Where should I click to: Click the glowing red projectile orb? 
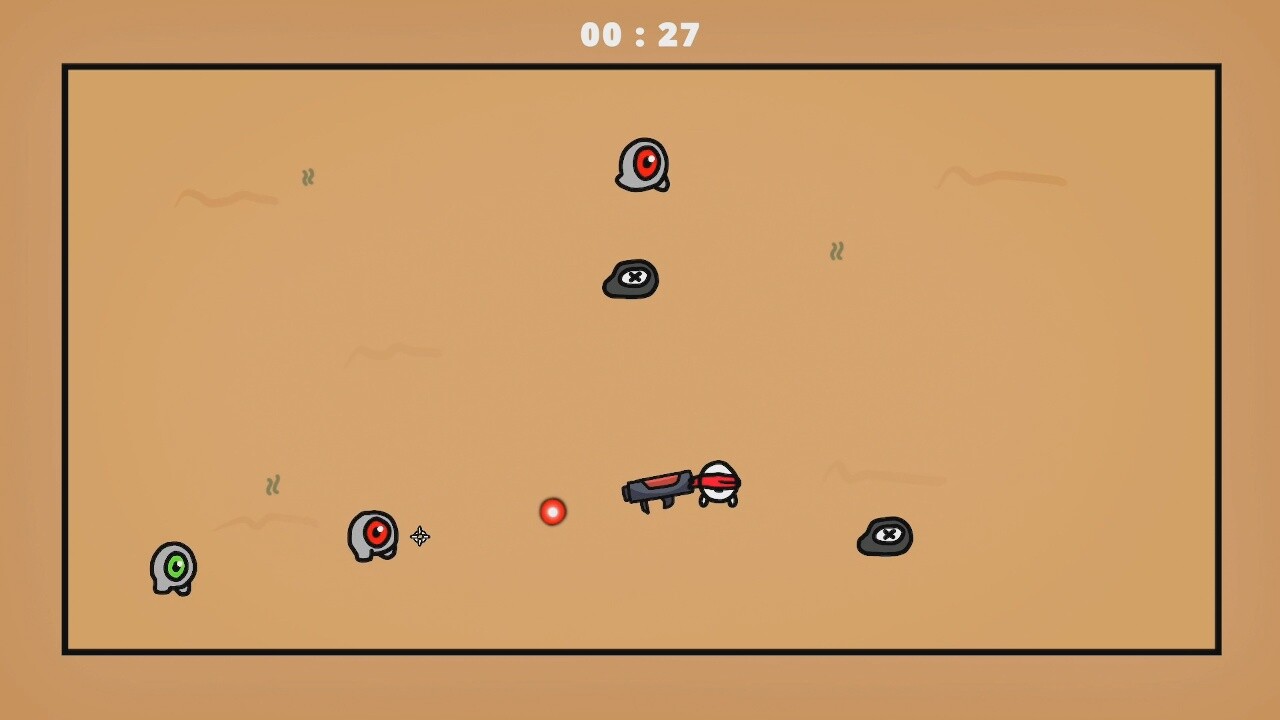point(552,511)
